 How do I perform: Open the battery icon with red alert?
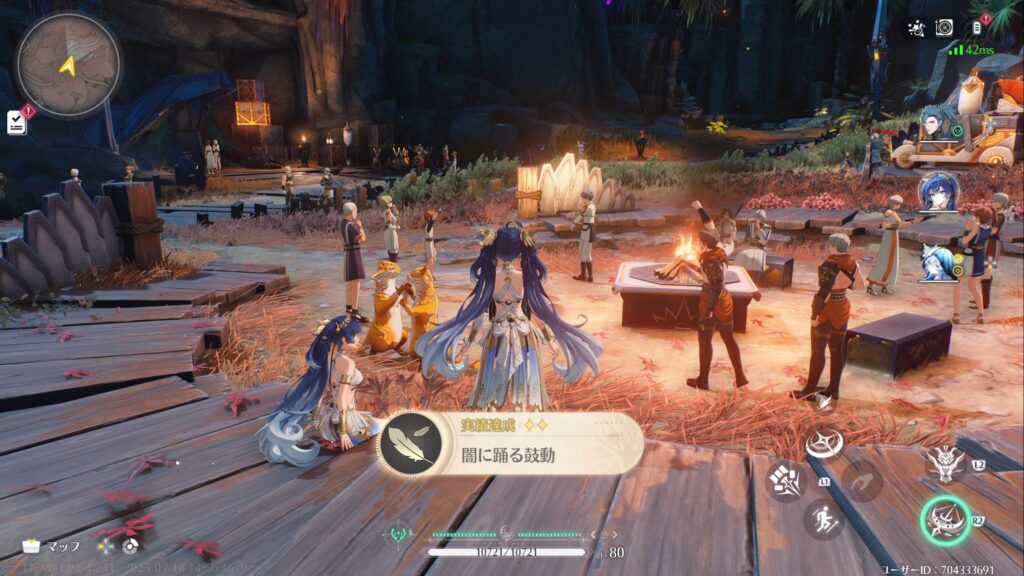click(x=977, y=28)
